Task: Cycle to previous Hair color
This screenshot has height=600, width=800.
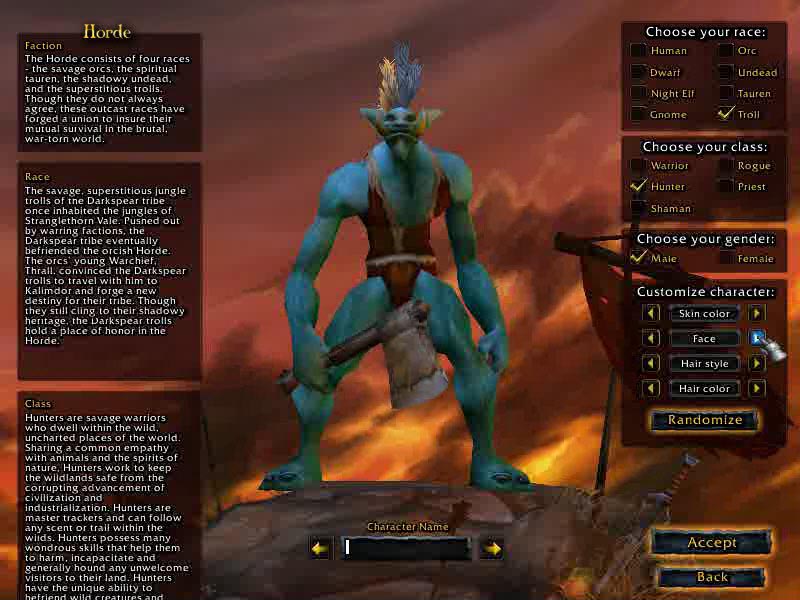Action: (x=651, y=388)
